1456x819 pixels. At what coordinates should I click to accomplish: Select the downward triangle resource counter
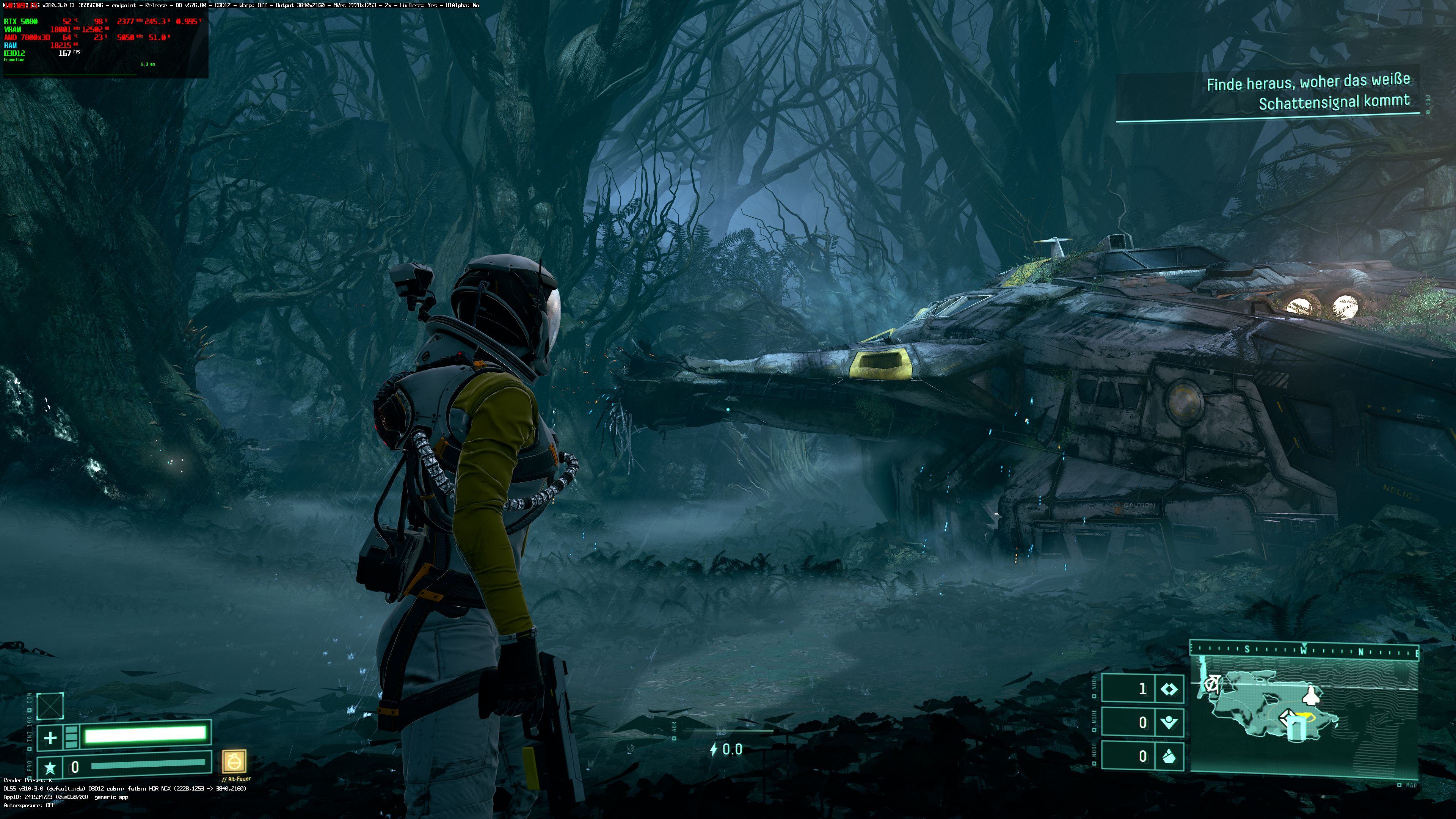[1142, 722]
